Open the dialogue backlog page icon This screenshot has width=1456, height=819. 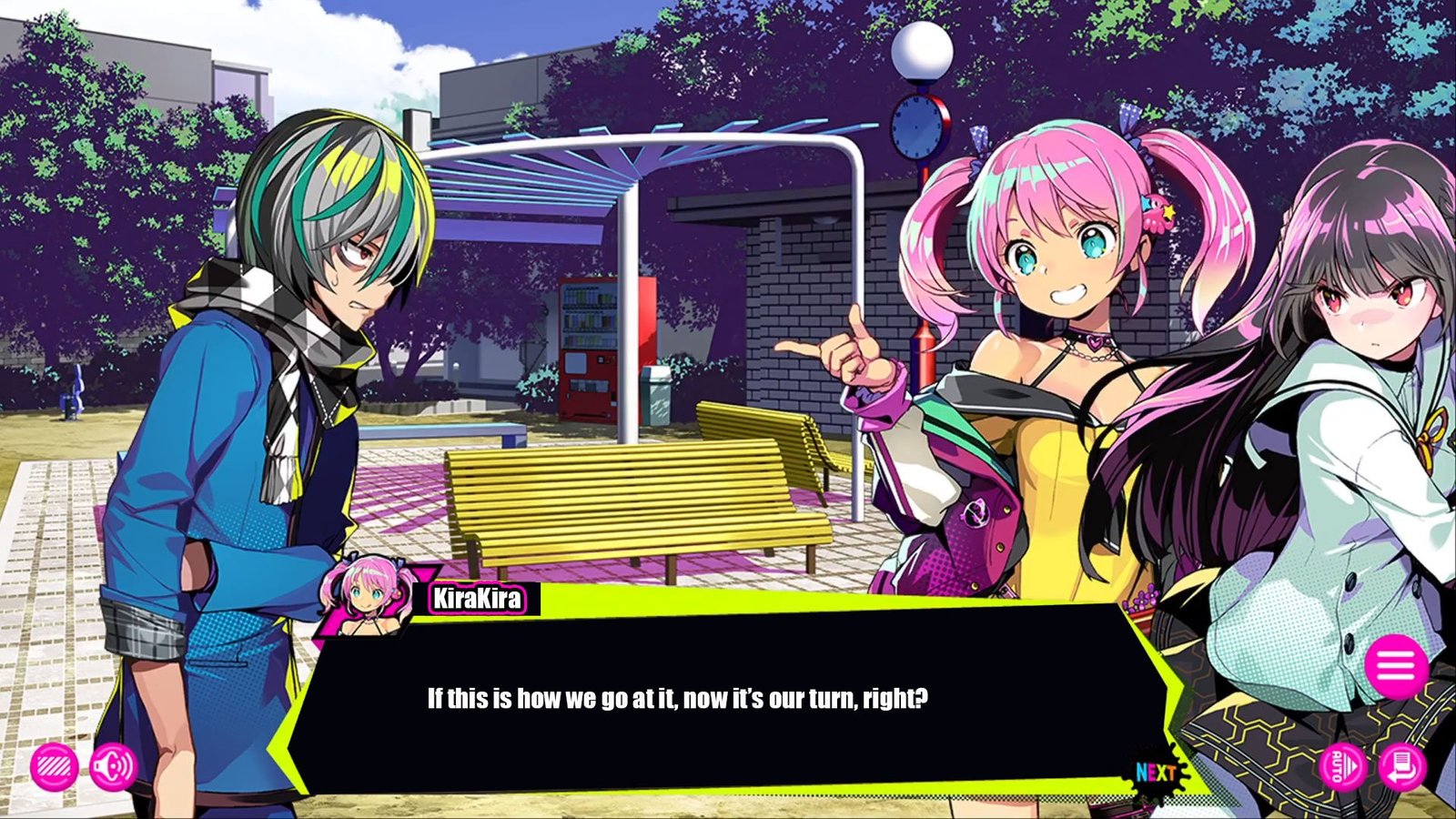point(1401,766)
